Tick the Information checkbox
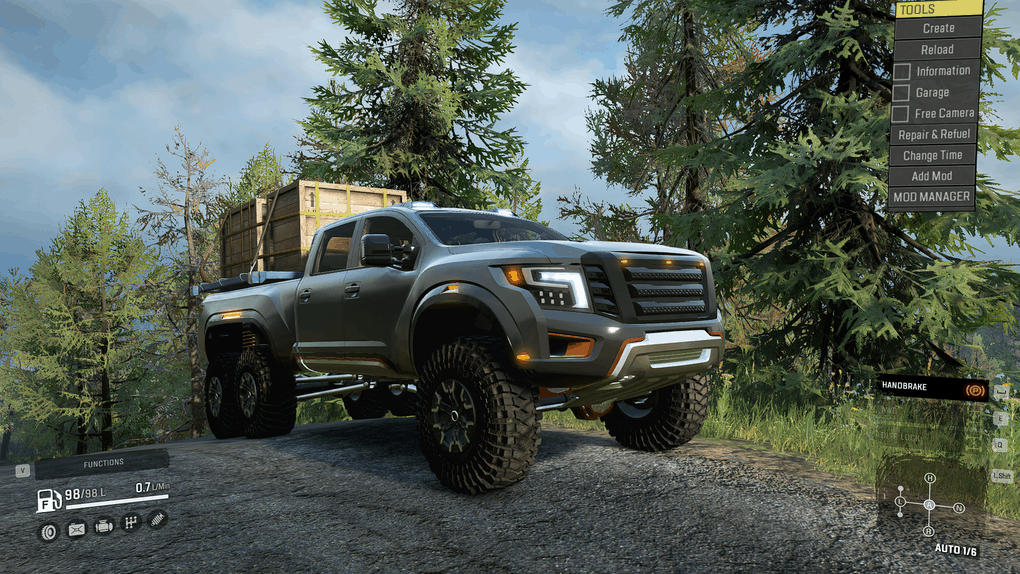The height and width of the screenshot is (574, 1020). 902,71
